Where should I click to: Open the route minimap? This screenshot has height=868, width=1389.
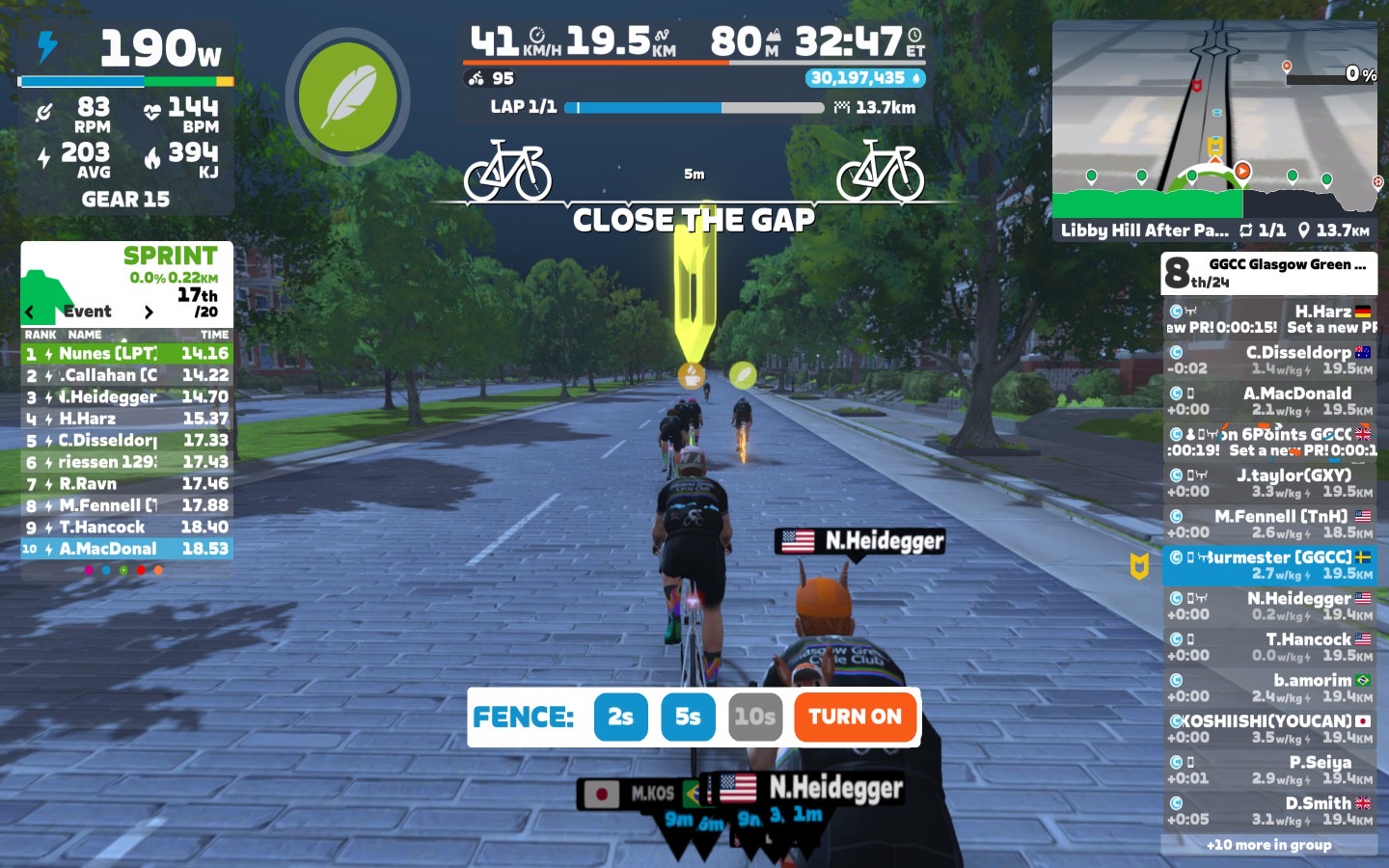pos(1214,121)
